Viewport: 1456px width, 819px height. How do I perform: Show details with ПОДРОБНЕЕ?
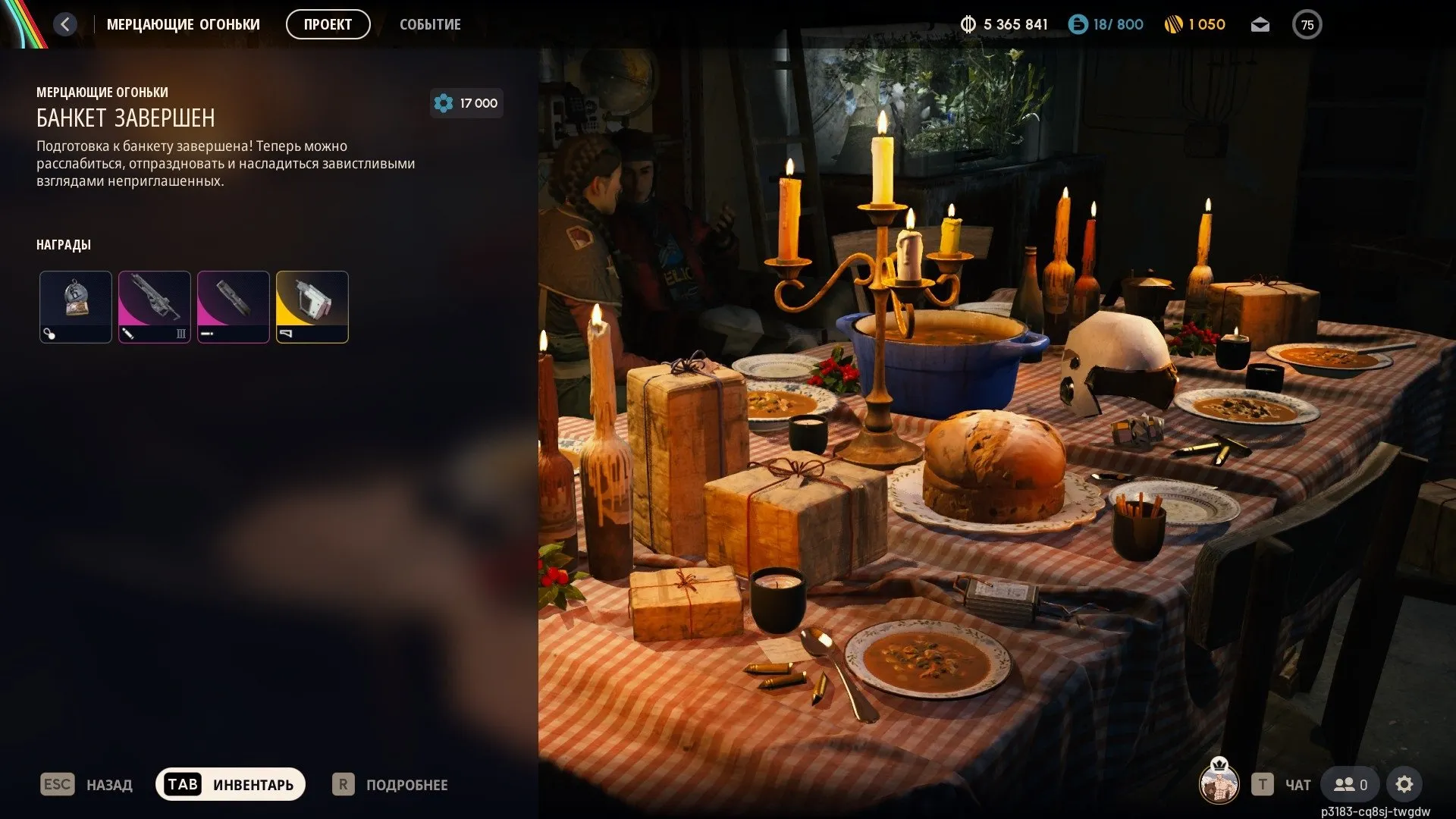tap(390, 784)
